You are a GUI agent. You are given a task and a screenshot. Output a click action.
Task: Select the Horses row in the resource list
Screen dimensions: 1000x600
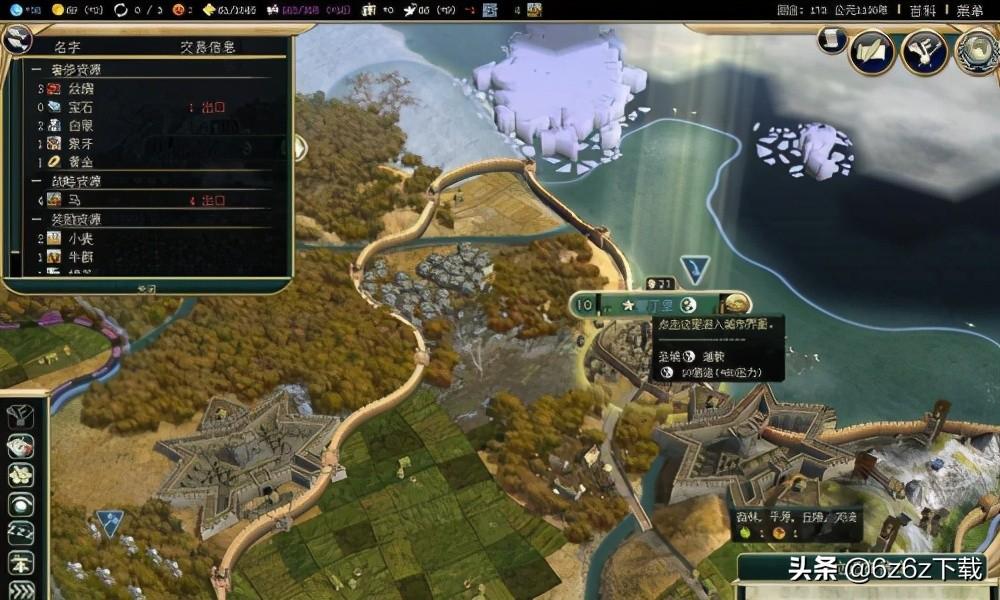[75, 200]
